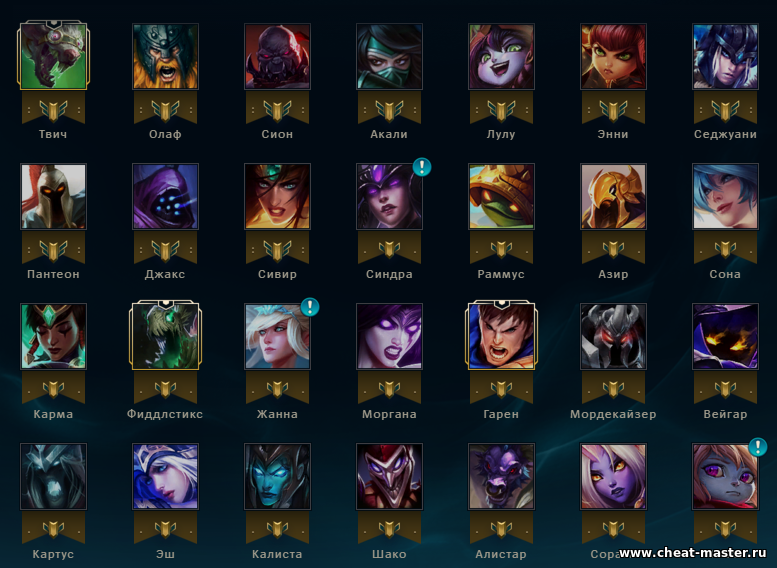Screen dimensions: 777x568
Task: Open the Сион champion portrait
Action: [277, 57]
